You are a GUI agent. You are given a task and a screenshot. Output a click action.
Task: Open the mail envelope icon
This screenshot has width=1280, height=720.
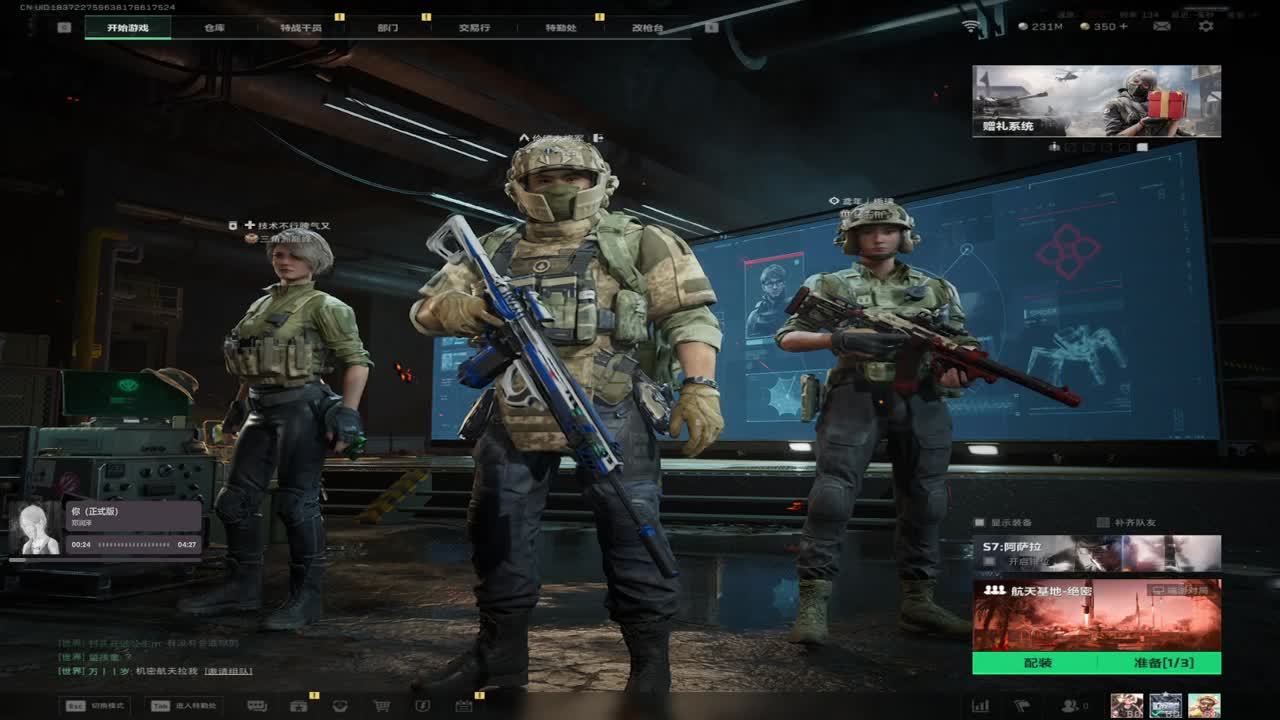point(1162,26)
